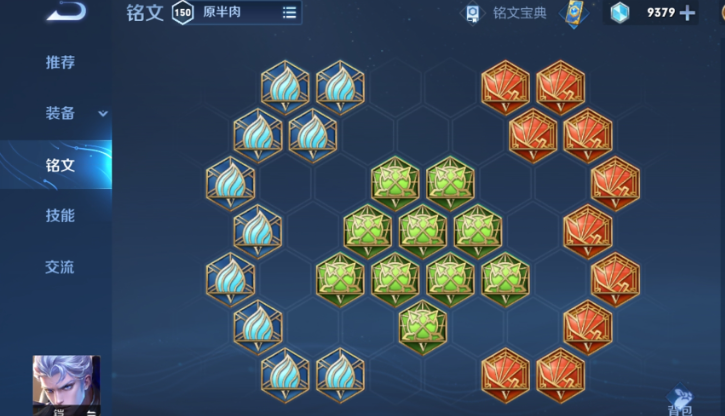
Task: Tap the white-haired hero portrait
Action: point(67,385)
